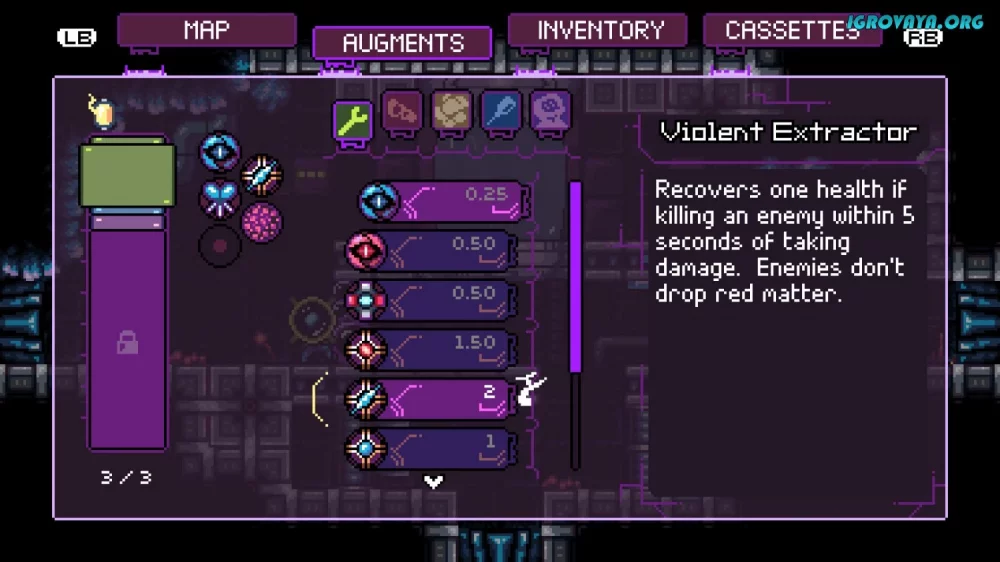Screen dimensions: 1000x562
Task: Select the equipped pink speckled orb augment
Action: tap(261, 221)
